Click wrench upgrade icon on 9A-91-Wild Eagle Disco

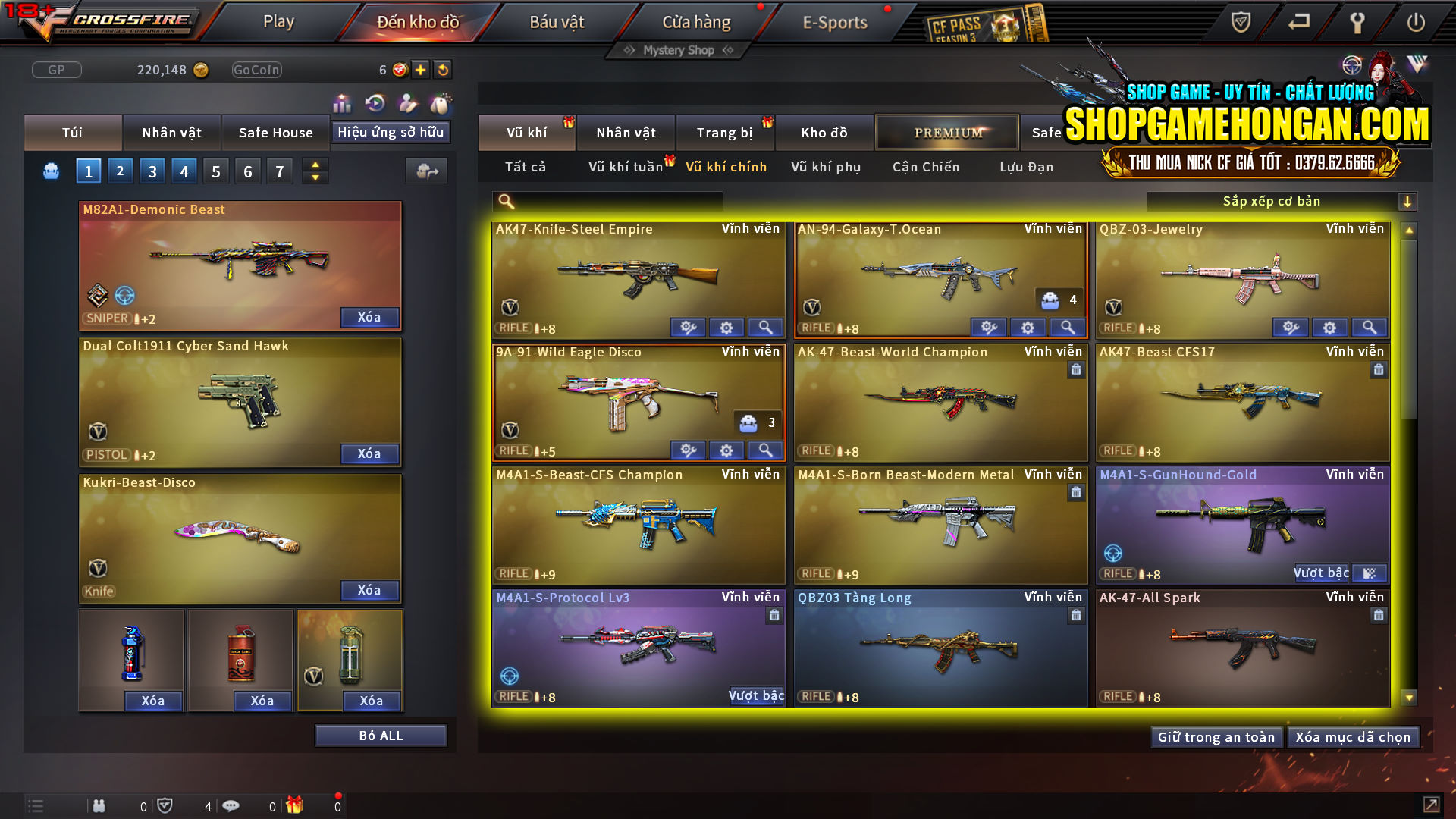(x=689, y=450)
